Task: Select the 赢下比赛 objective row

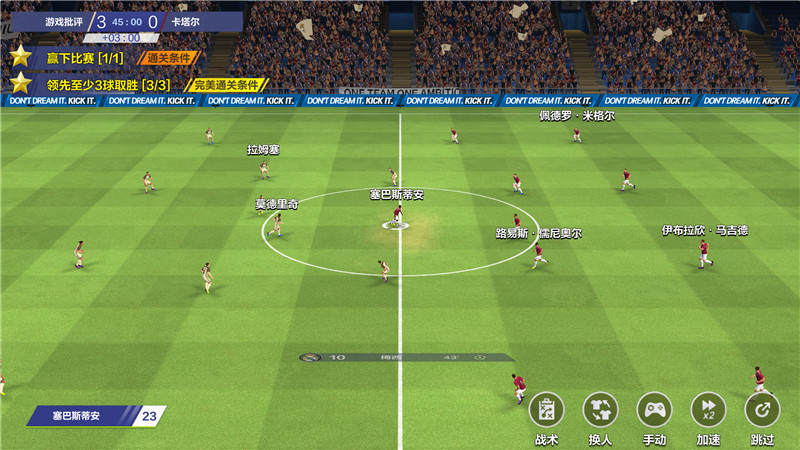Action: (x=100, y=58)
